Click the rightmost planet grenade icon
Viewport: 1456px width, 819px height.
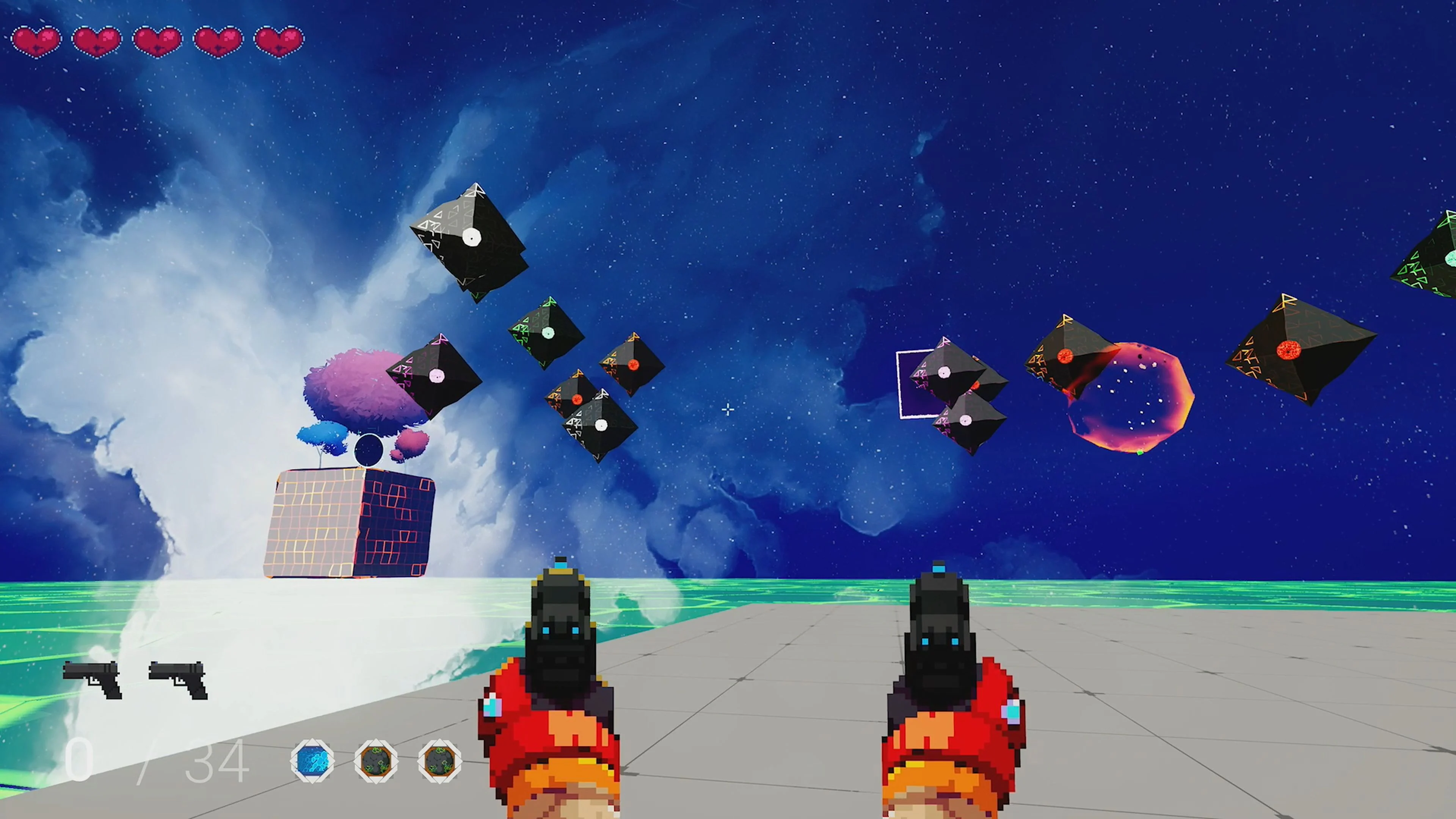click(440, 761)
